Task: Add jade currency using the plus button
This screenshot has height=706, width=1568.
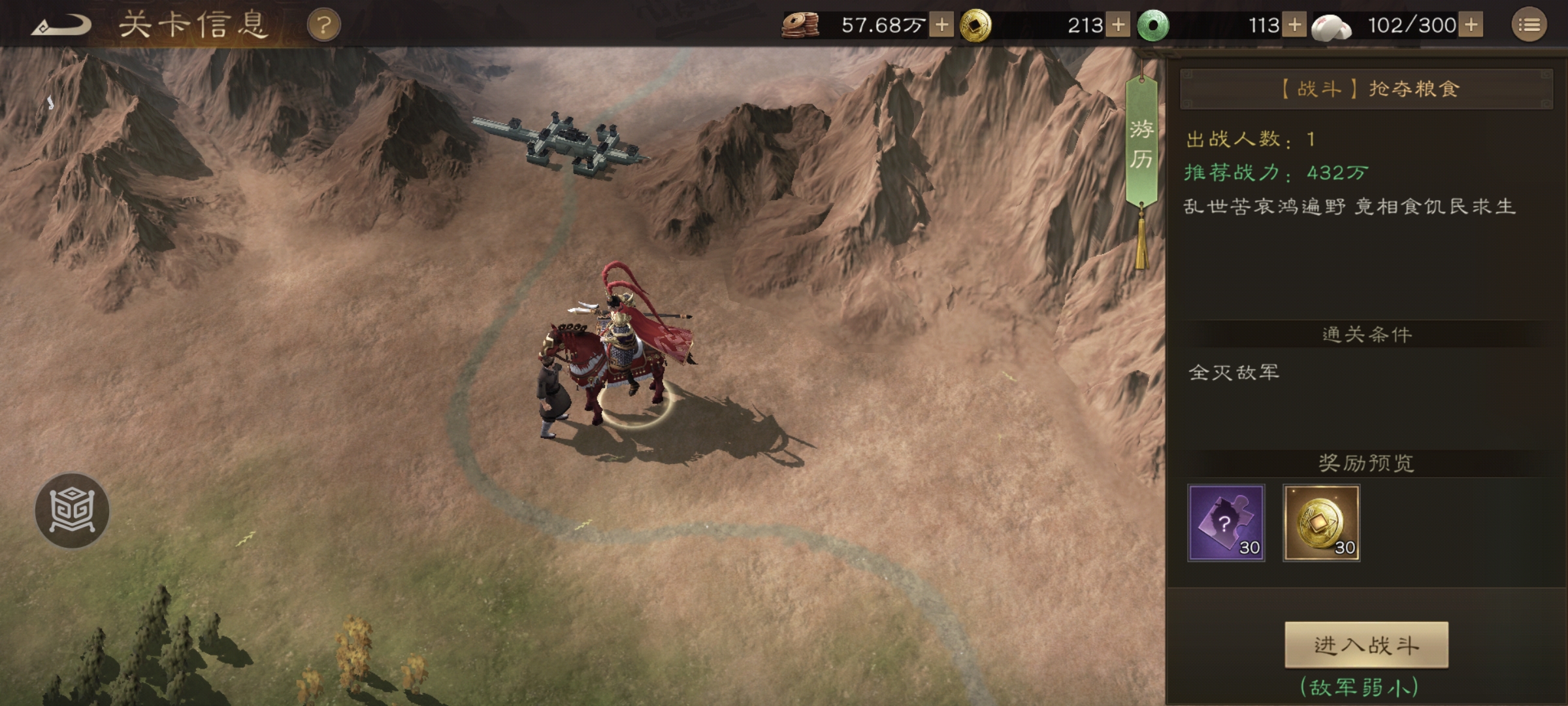Action: click(1294, 25)
